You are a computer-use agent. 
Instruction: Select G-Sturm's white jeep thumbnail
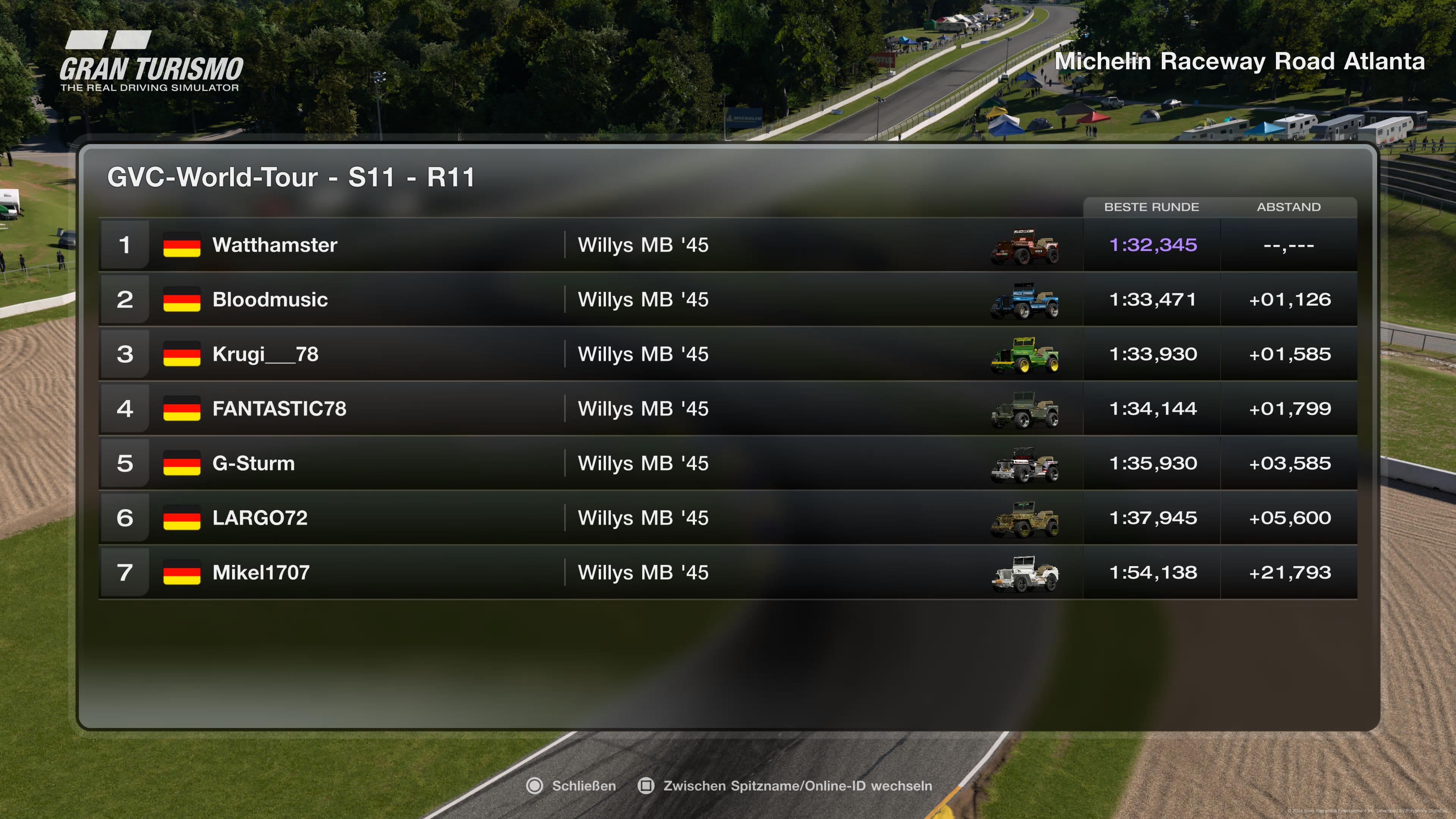[1025, 463]
